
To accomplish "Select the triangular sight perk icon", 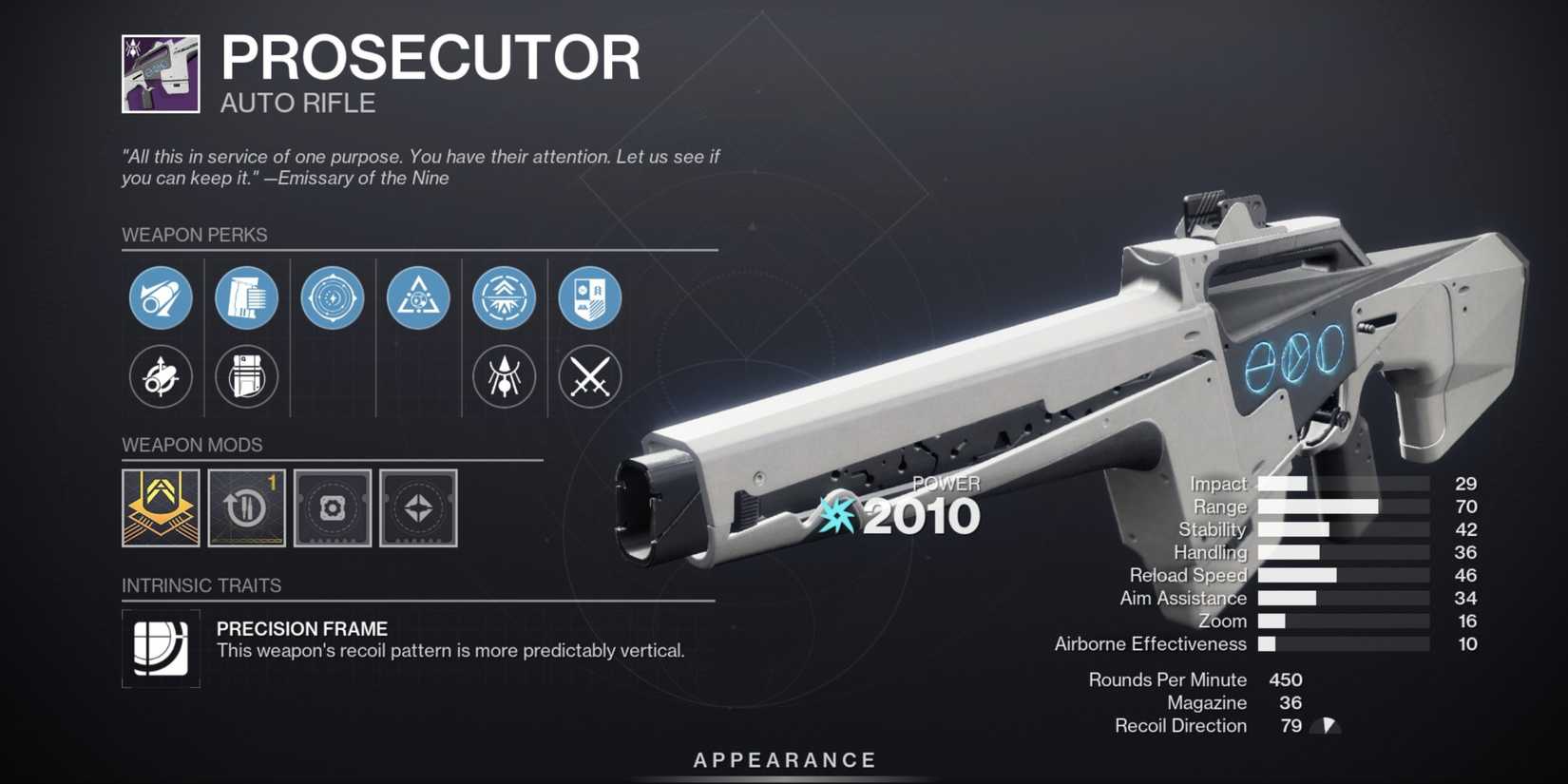I will pyautogui.click(x=417, y=297).
